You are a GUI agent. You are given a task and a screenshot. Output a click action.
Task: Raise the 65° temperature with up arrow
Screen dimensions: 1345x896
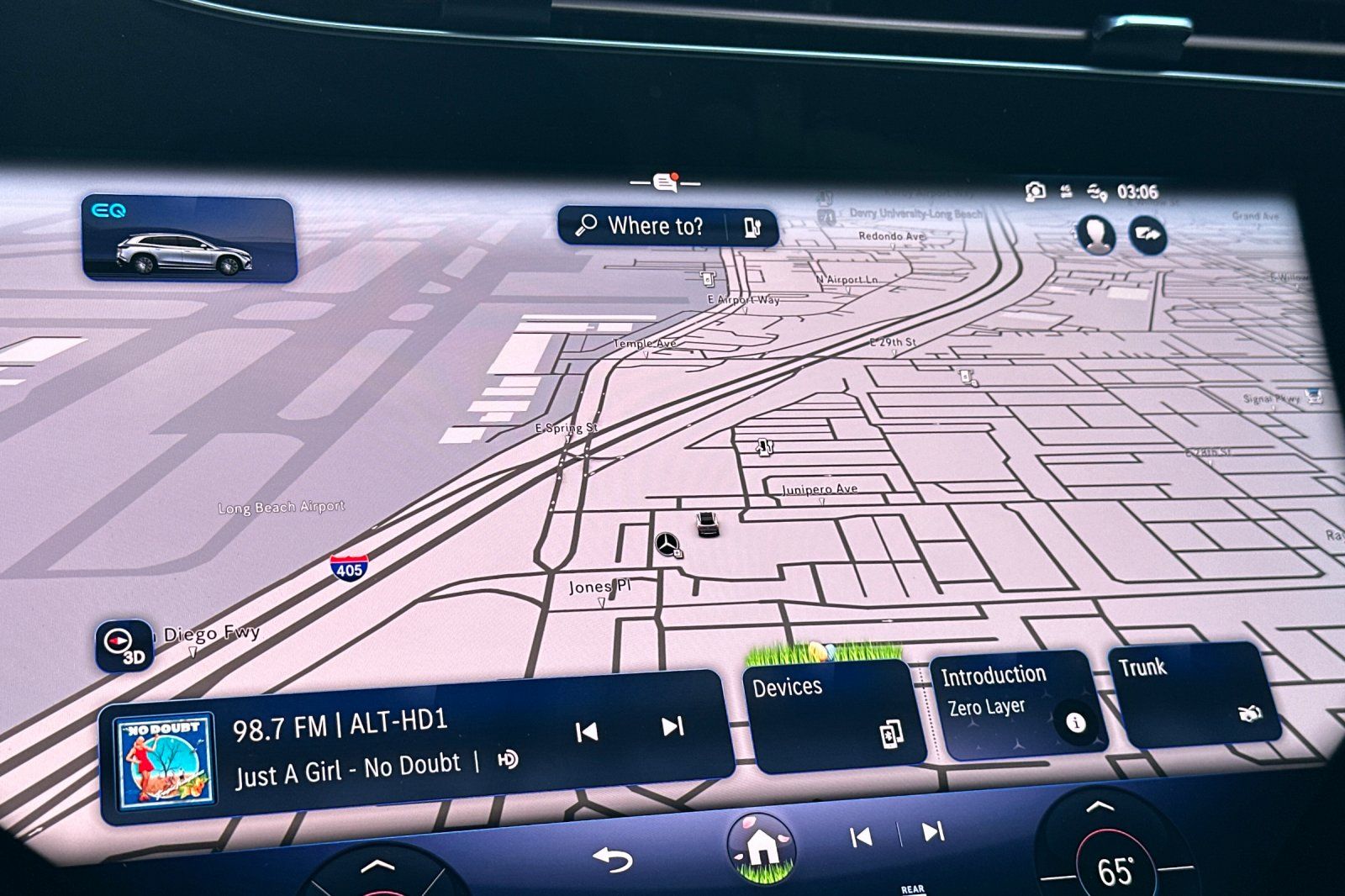pos(1099,808)
